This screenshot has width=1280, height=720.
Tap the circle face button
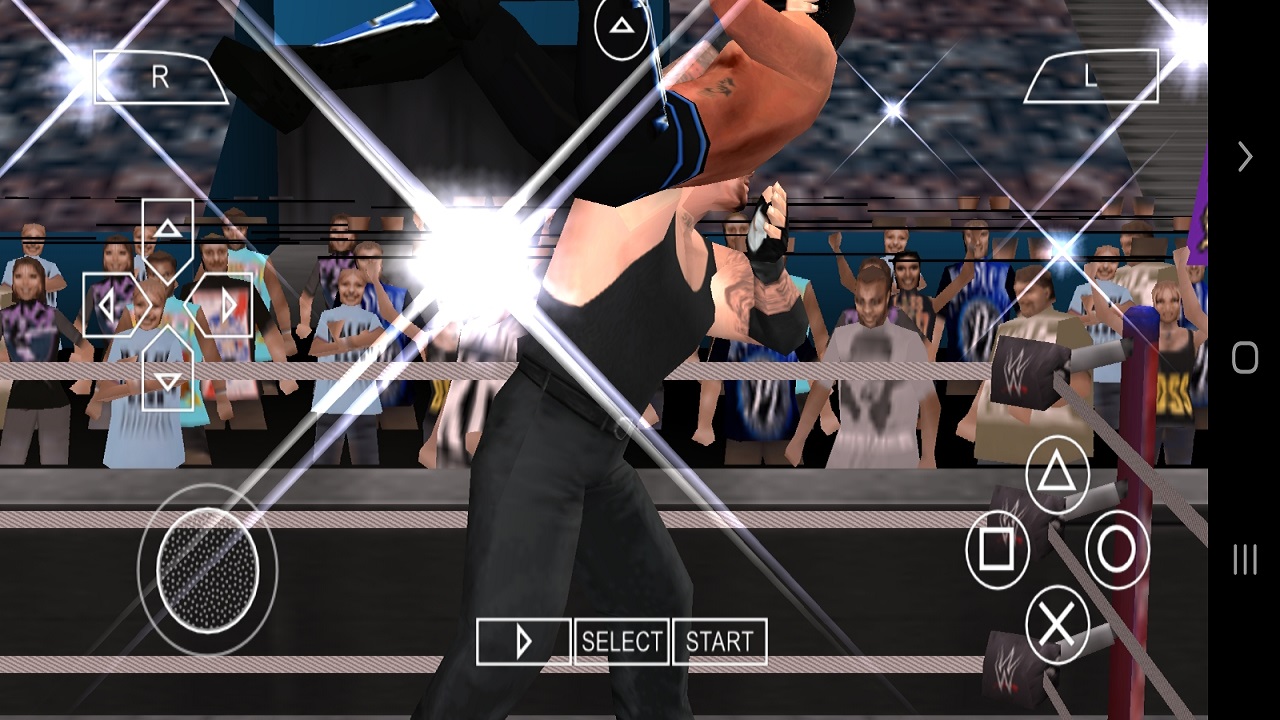[1117, 549]
